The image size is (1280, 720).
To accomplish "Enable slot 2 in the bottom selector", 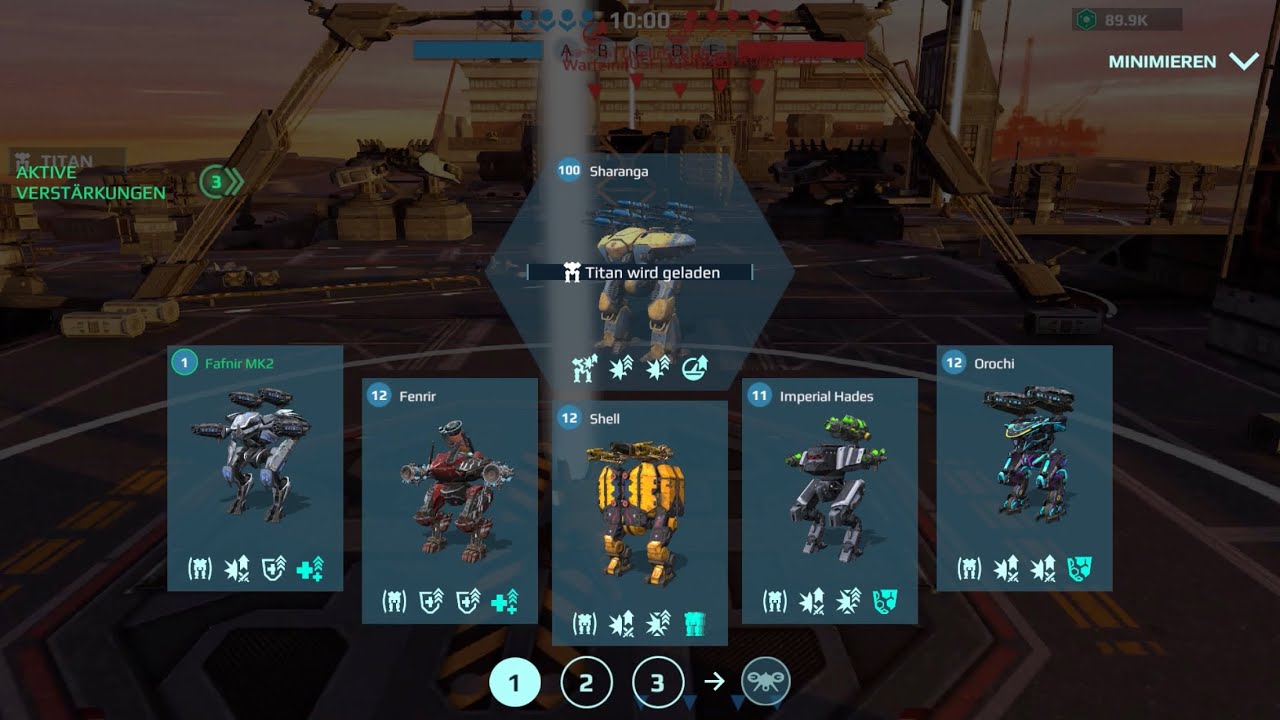I will coord(586,681).
